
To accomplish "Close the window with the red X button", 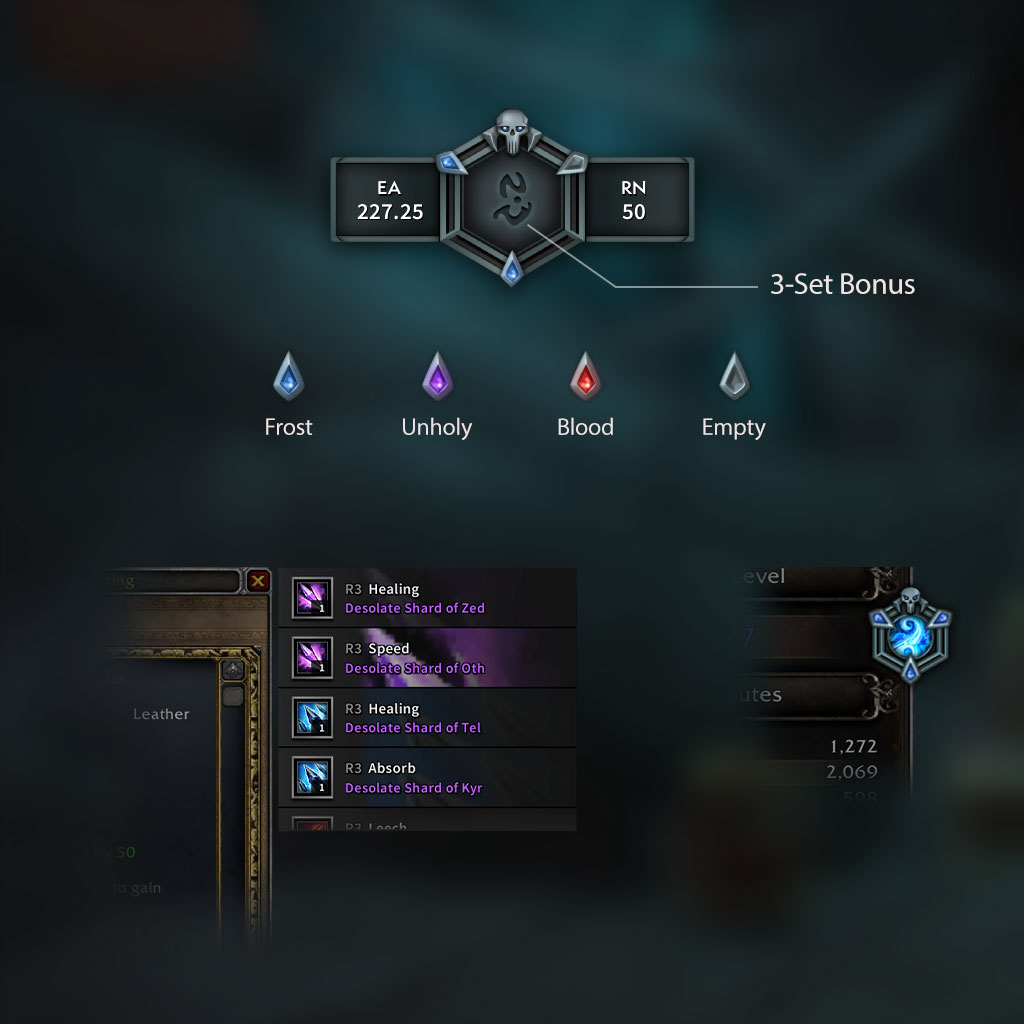I will [258, 580].
